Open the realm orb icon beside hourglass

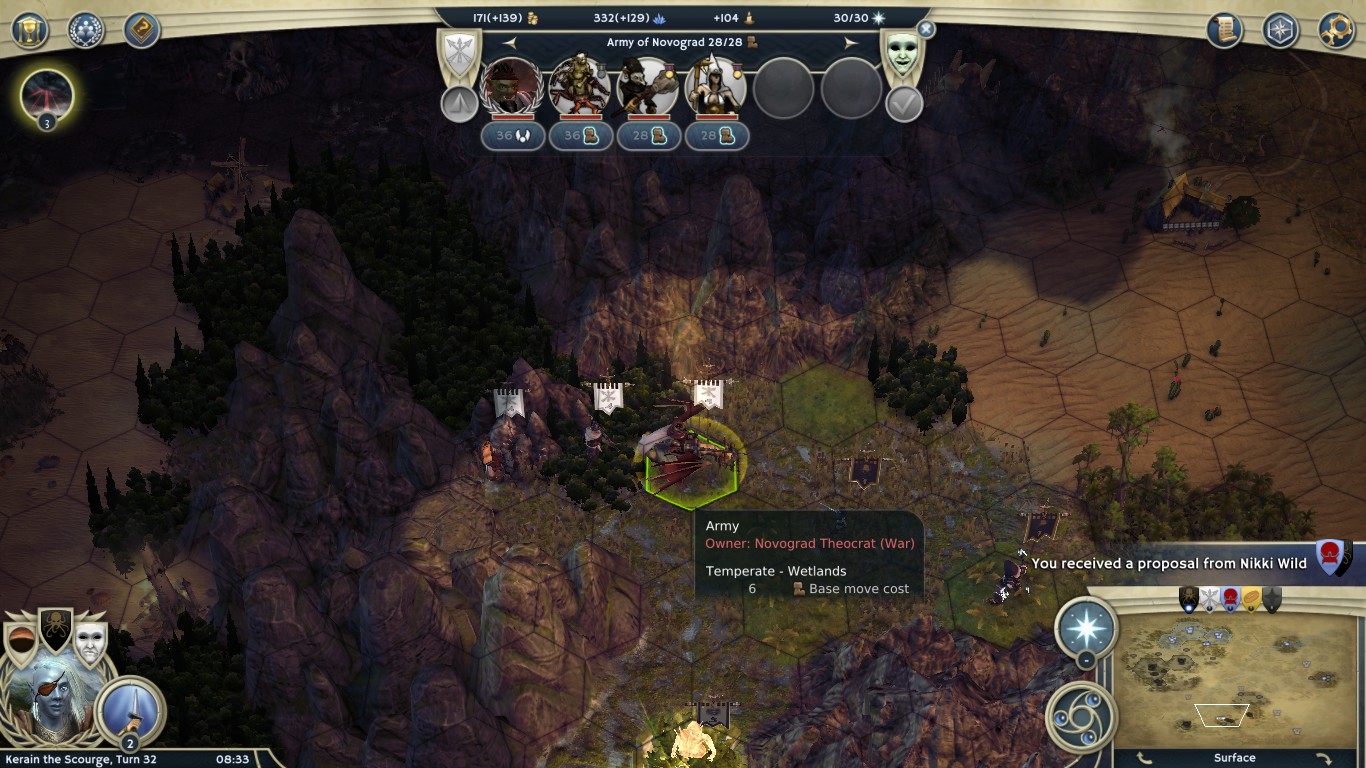(x=86, y=30)
